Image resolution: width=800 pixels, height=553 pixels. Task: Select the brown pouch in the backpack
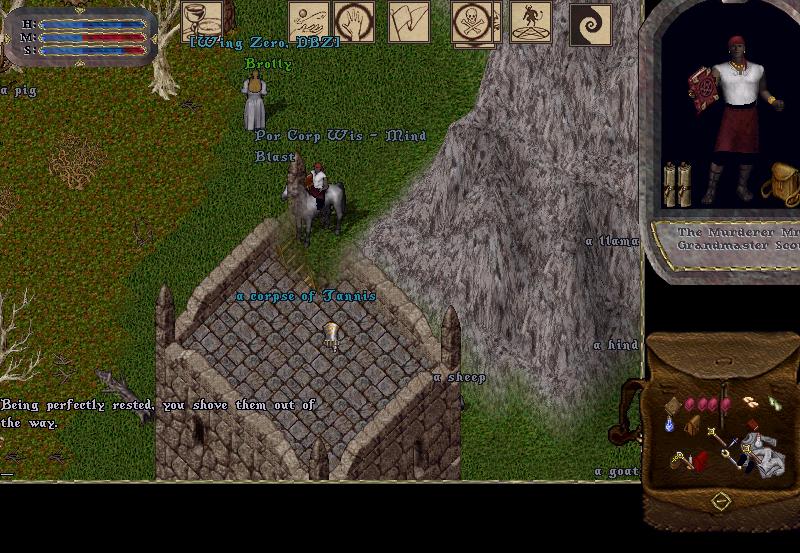(692, 425)
